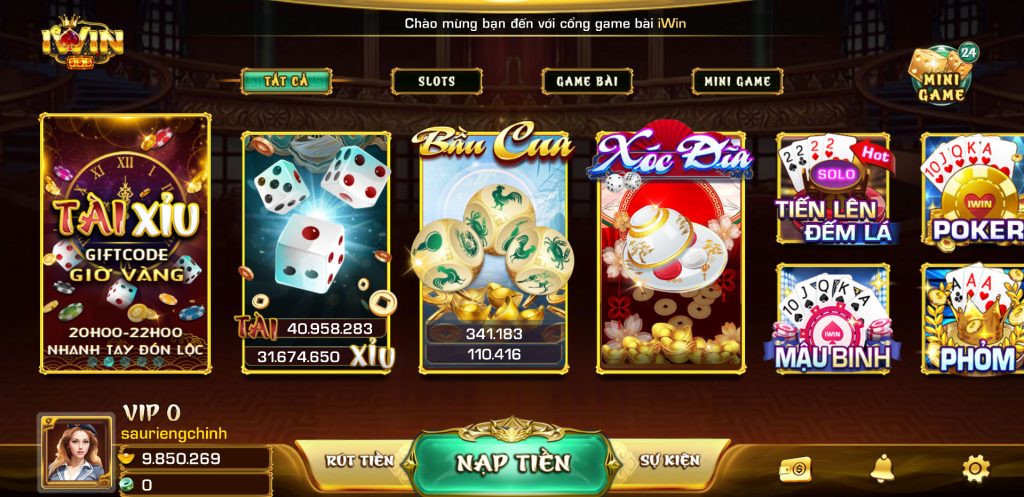Start the Mậu Binh card game
Image resolution: width=1024 pixels, height=497 pixels.
(833, 318)
